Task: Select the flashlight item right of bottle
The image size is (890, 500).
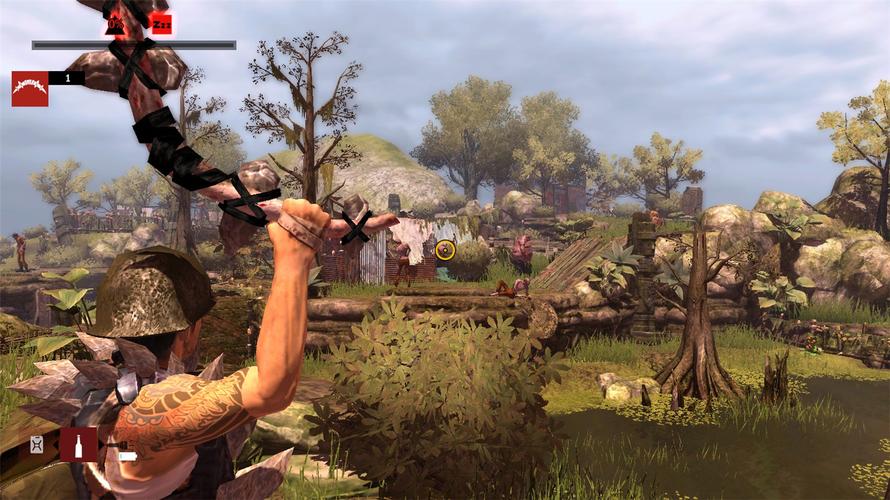Action: (x=127, y=456)
